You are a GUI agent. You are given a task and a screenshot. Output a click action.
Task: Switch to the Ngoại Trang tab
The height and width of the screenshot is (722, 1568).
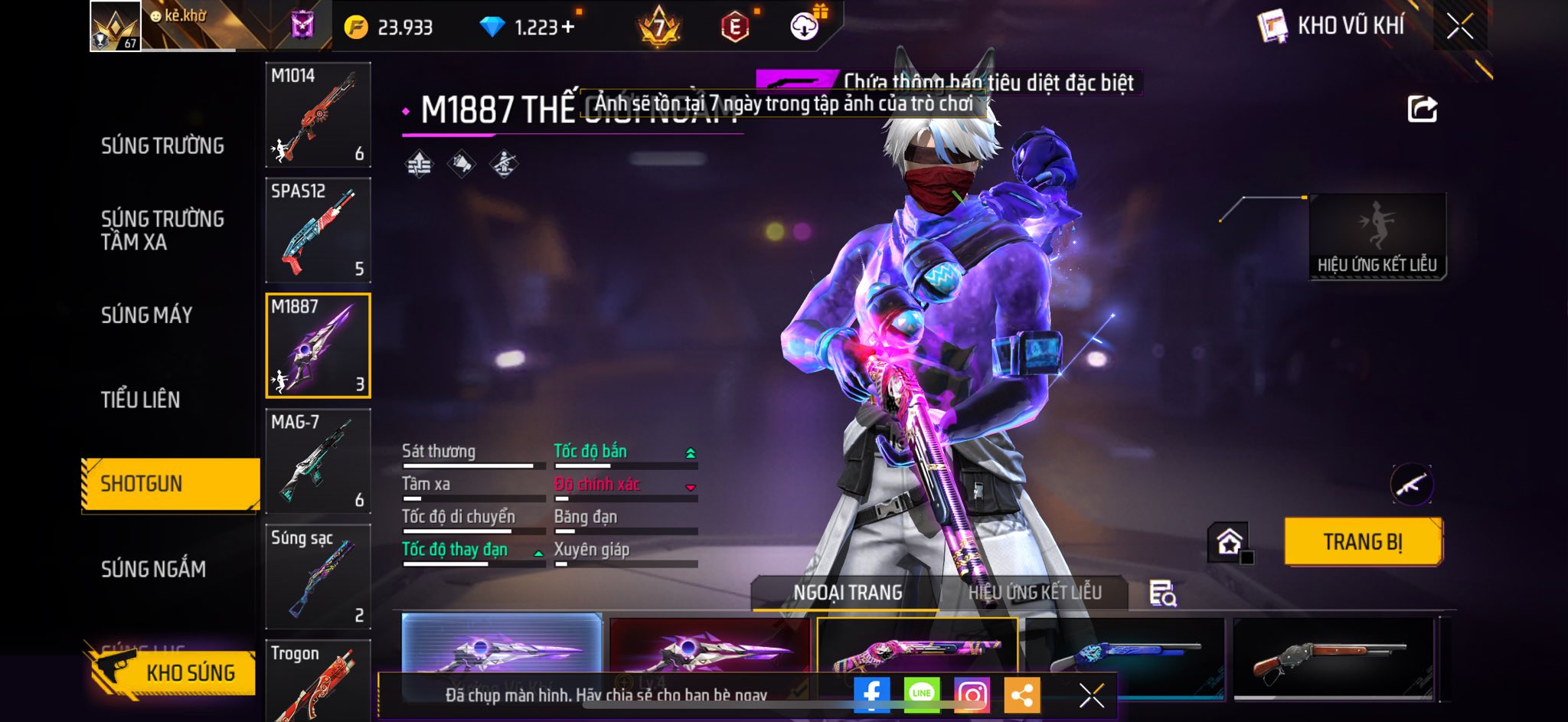[x=847, y=593]
